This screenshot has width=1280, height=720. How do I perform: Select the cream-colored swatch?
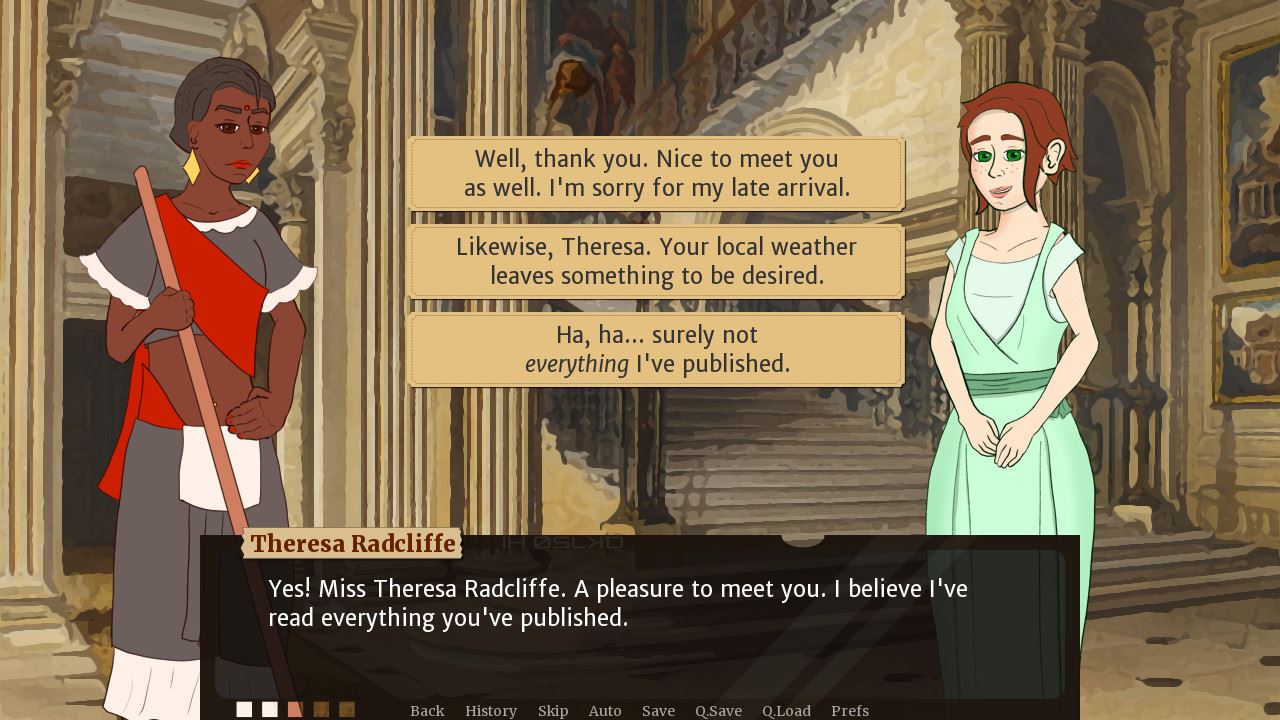pos(269,708)
